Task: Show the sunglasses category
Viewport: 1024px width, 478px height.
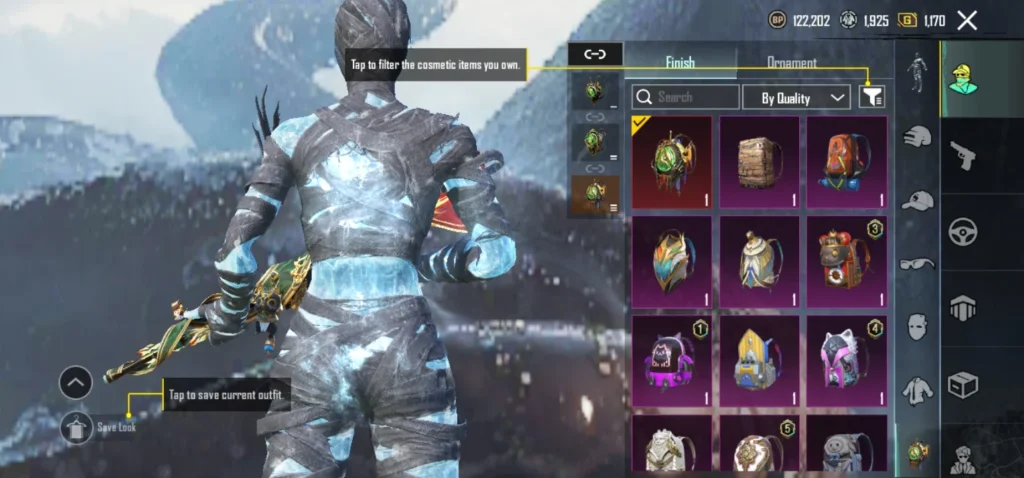Action: click(917, 263)
